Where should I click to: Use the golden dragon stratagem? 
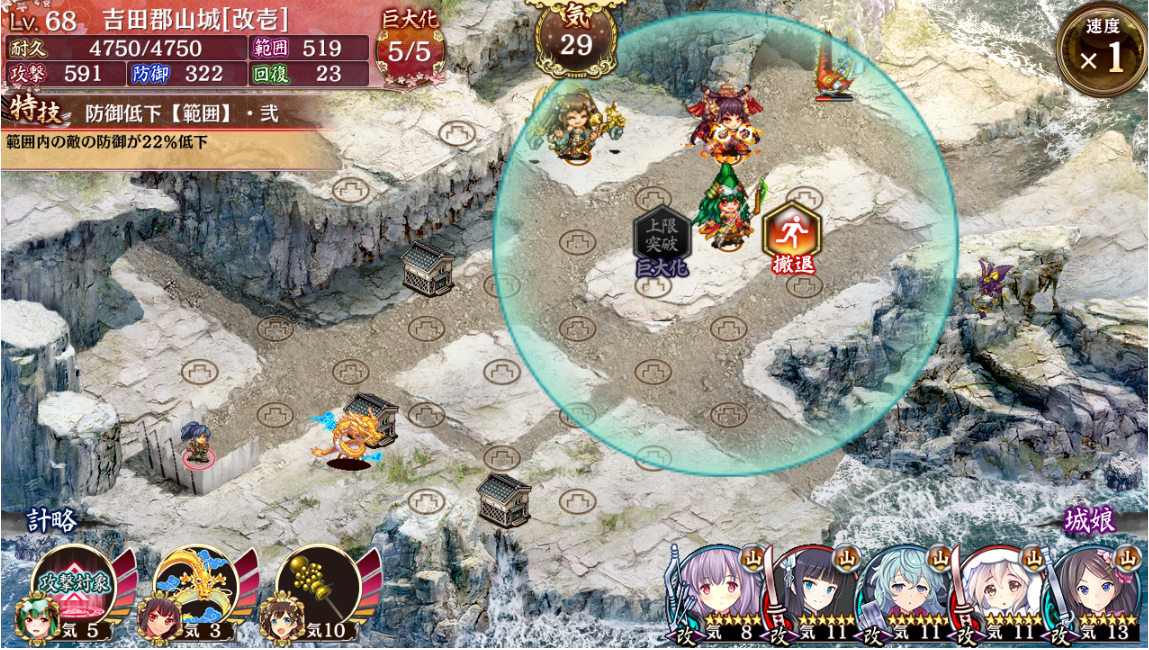point(193,590)
